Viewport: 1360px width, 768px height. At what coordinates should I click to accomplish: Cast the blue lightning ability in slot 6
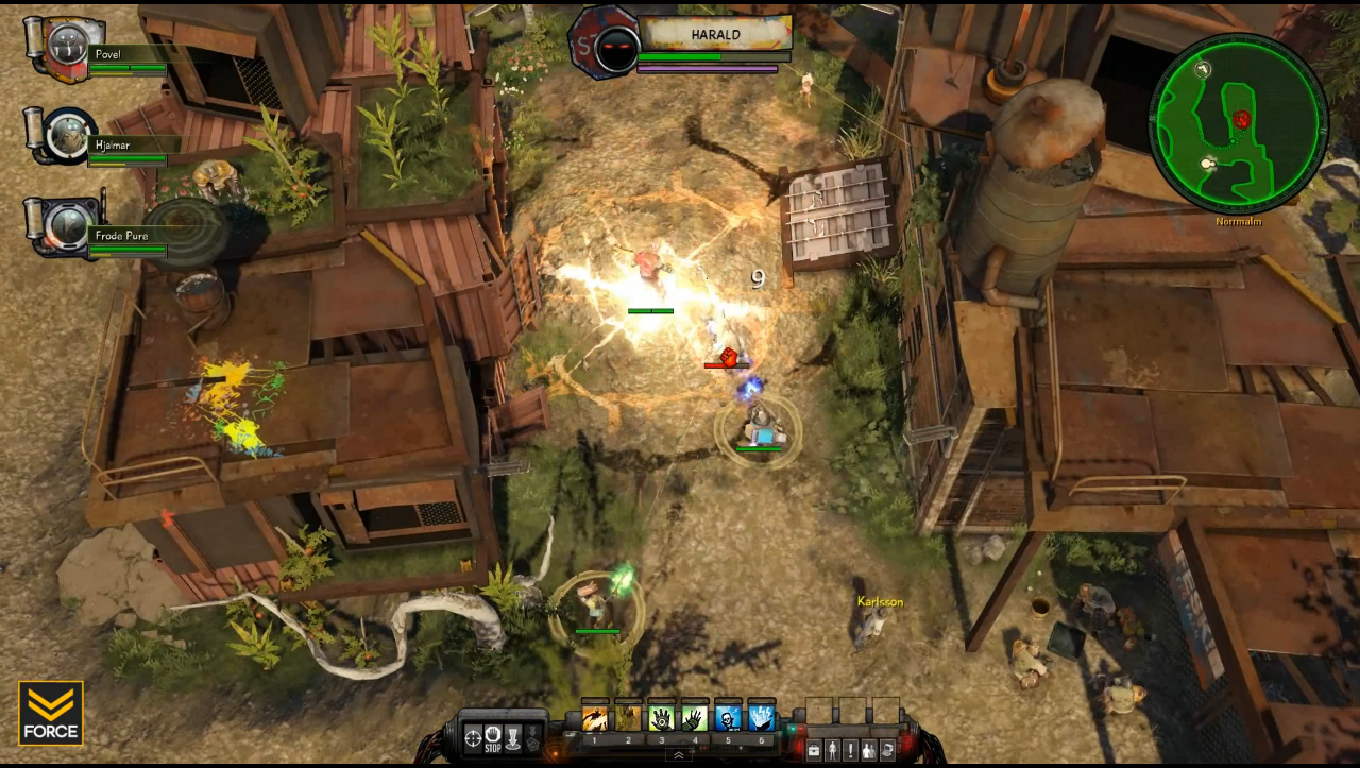click(x=761, y=719)
